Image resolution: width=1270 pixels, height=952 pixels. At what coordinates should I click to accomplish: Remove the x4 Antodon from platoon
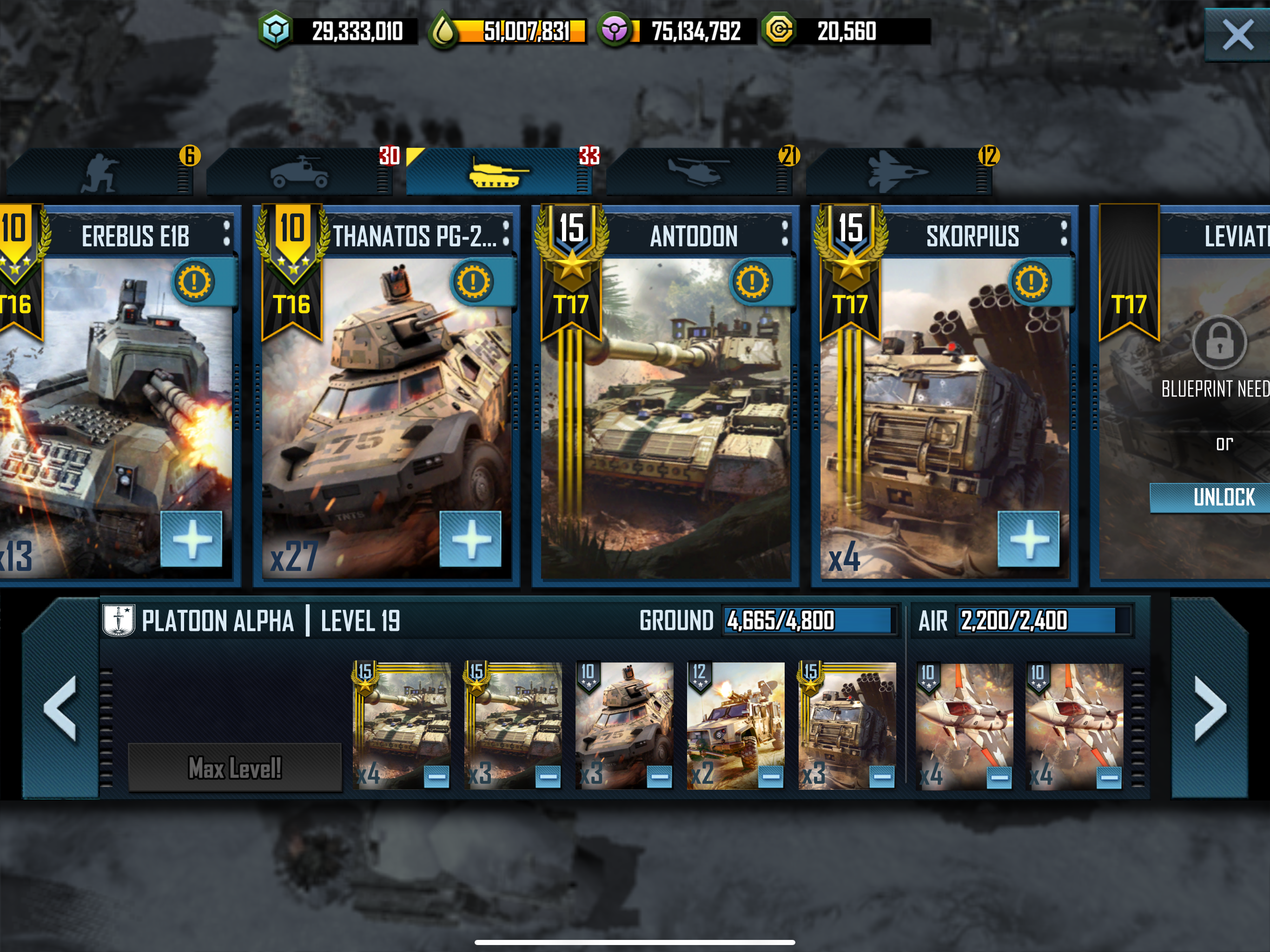pyautogui.click(x=437, y=777)
